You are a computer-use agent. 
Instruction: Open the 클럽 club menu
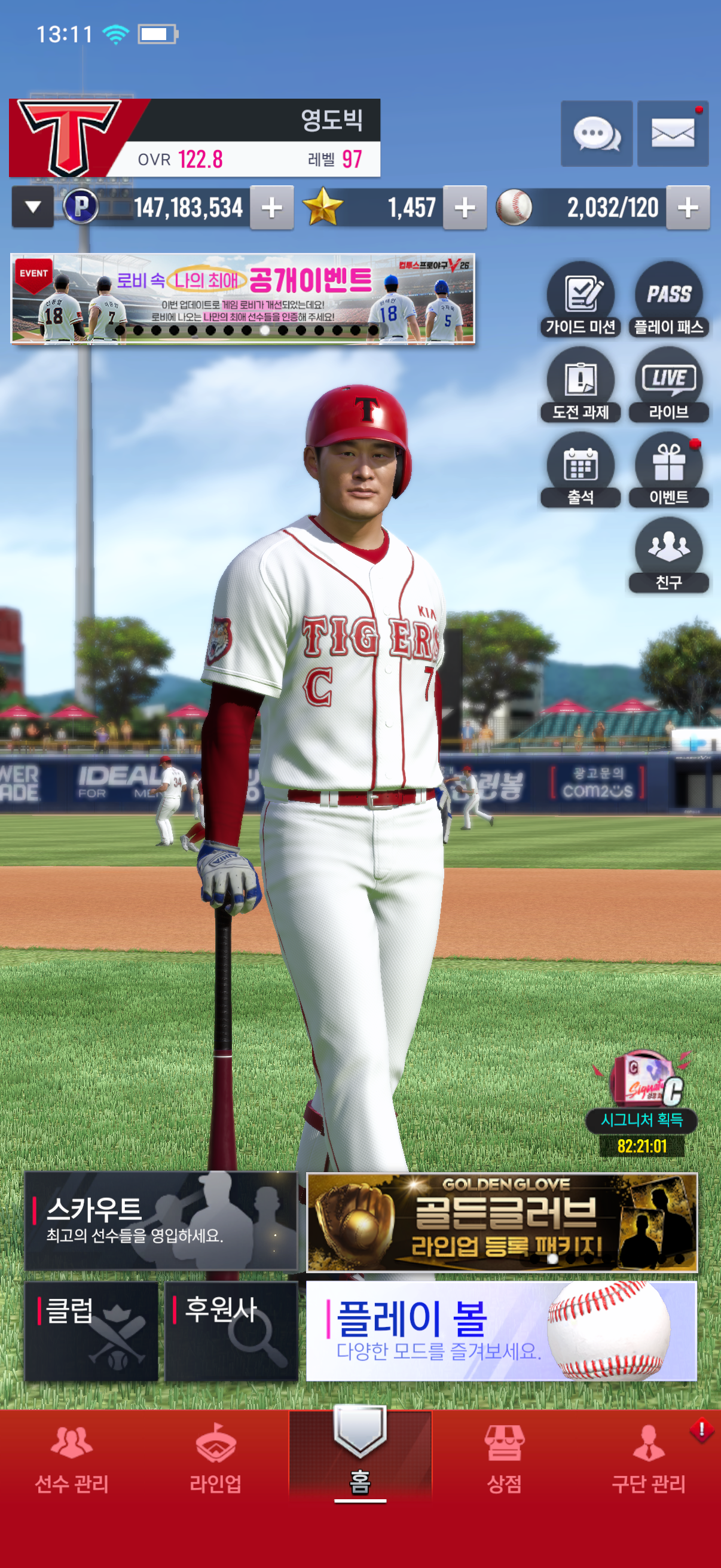tap(91, 1331)
